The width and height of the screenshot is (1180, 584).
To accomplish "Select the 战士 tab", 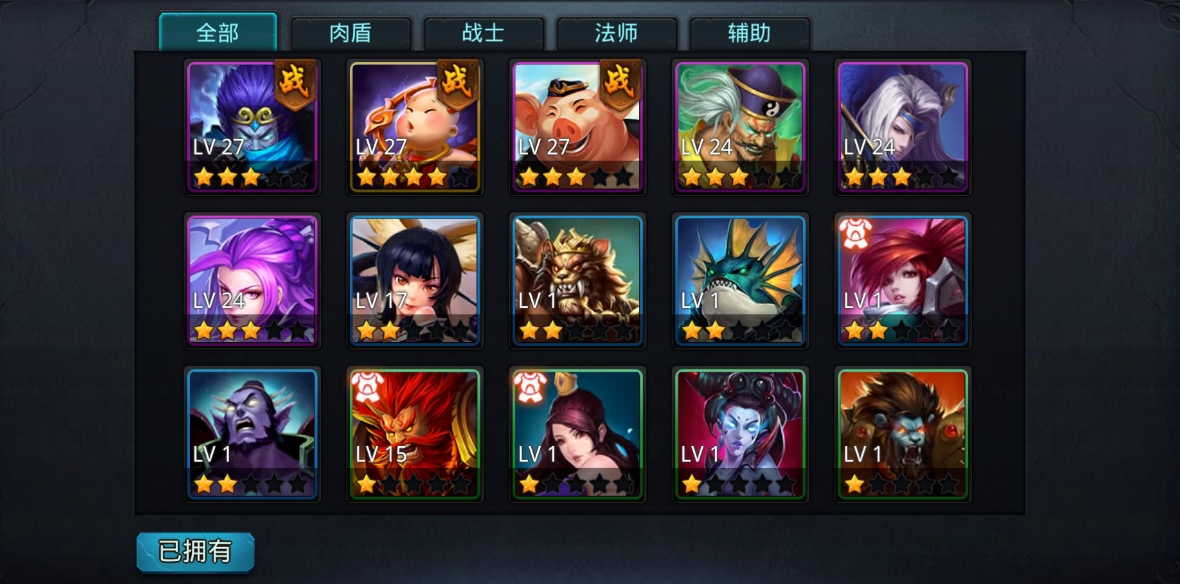I will [x=483, y=32].
